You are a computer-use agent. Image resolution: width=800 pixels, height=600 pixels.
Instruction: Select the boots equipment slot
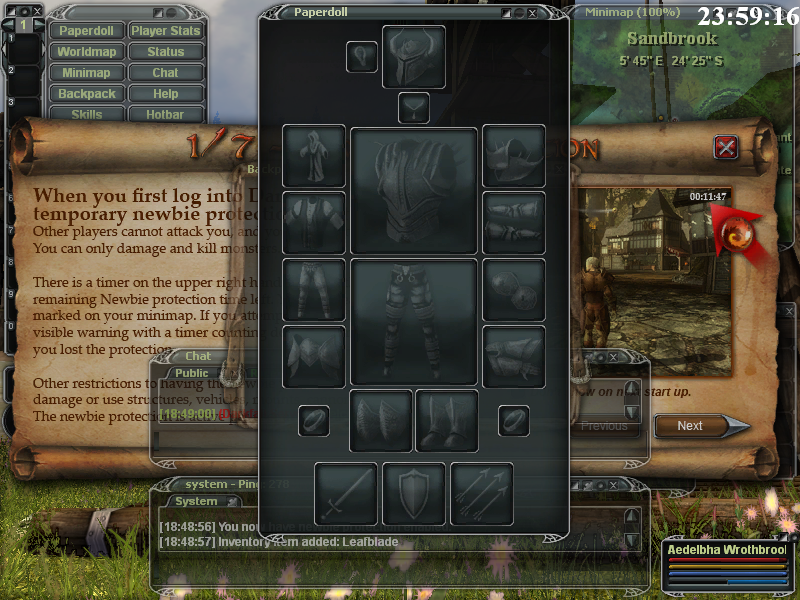pos(447,421)
